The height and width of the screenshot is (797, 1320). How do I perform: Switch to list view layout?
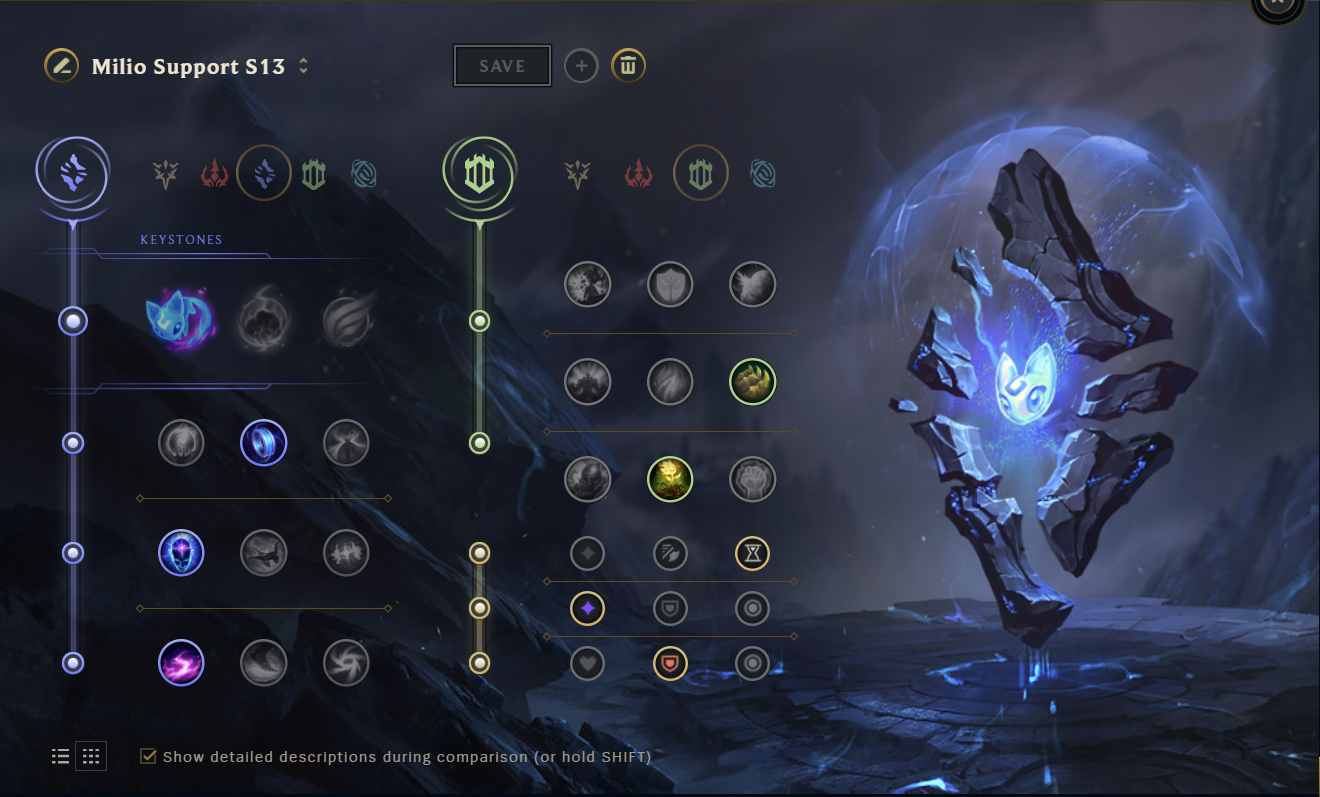click(60, 756)
